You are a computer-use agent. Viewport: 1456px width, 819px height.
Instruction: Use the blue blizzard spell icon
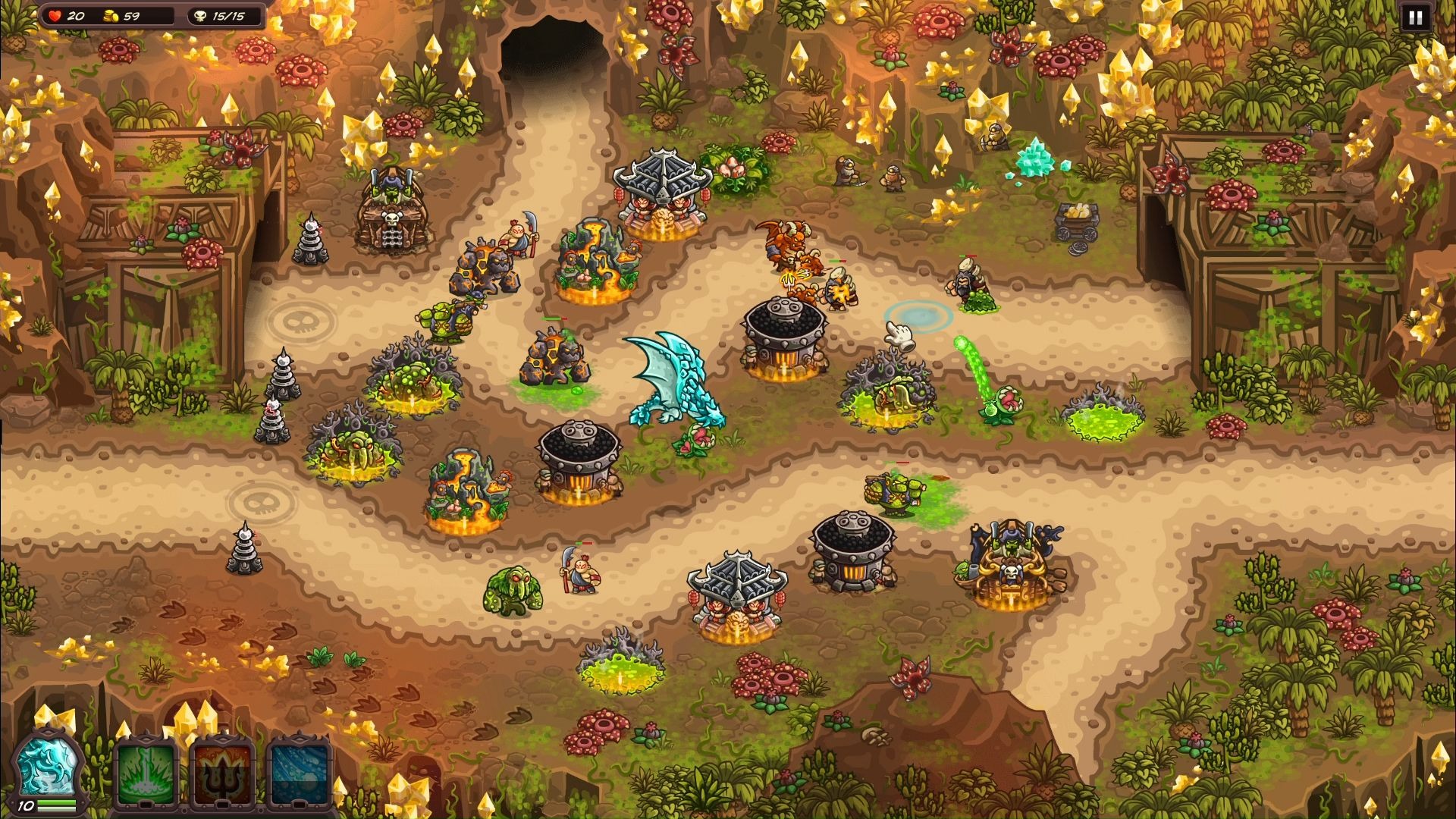pos(300,773)
